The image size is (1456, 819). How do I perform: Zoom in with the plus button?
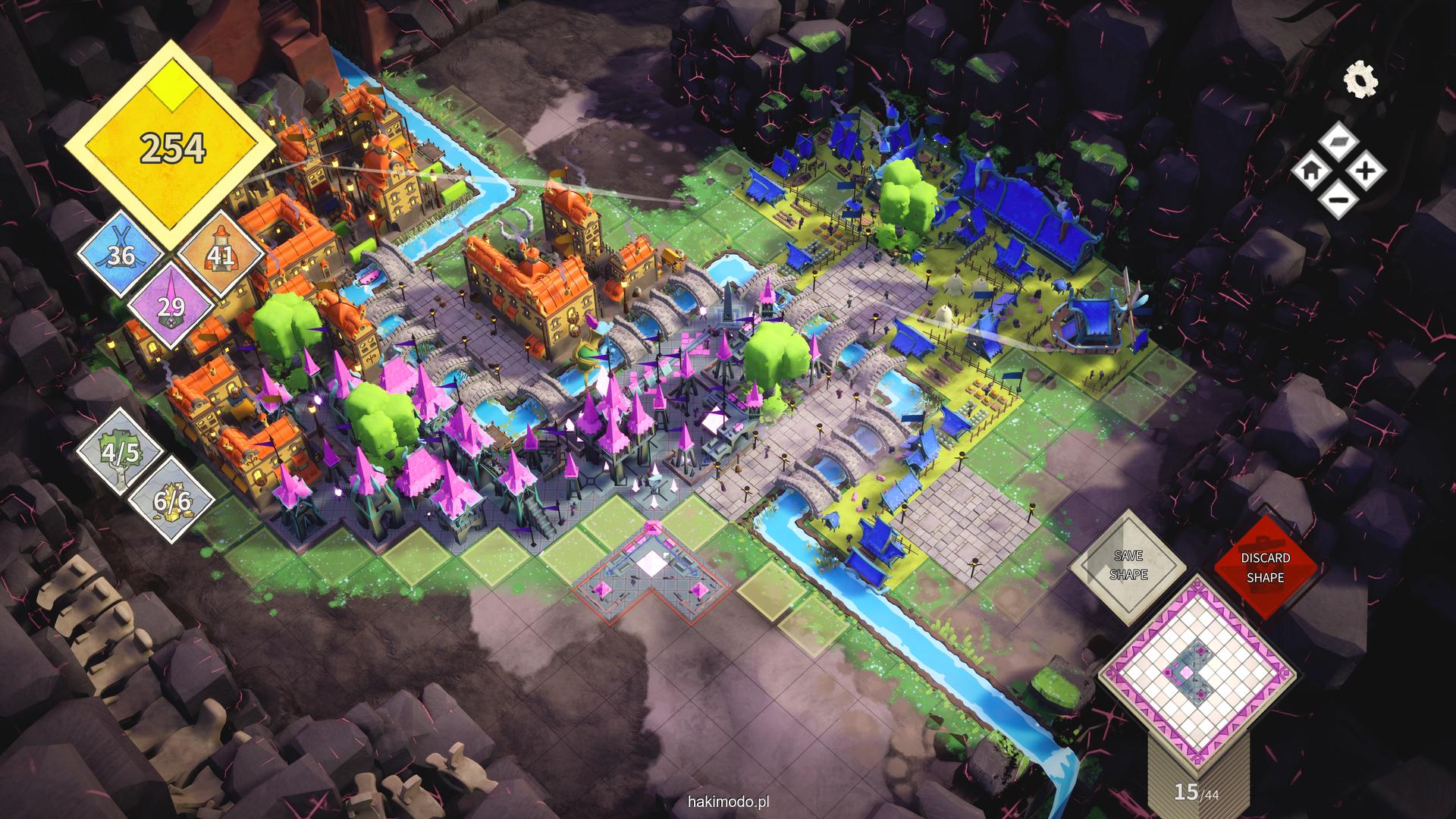click(x=1365, y=171)
